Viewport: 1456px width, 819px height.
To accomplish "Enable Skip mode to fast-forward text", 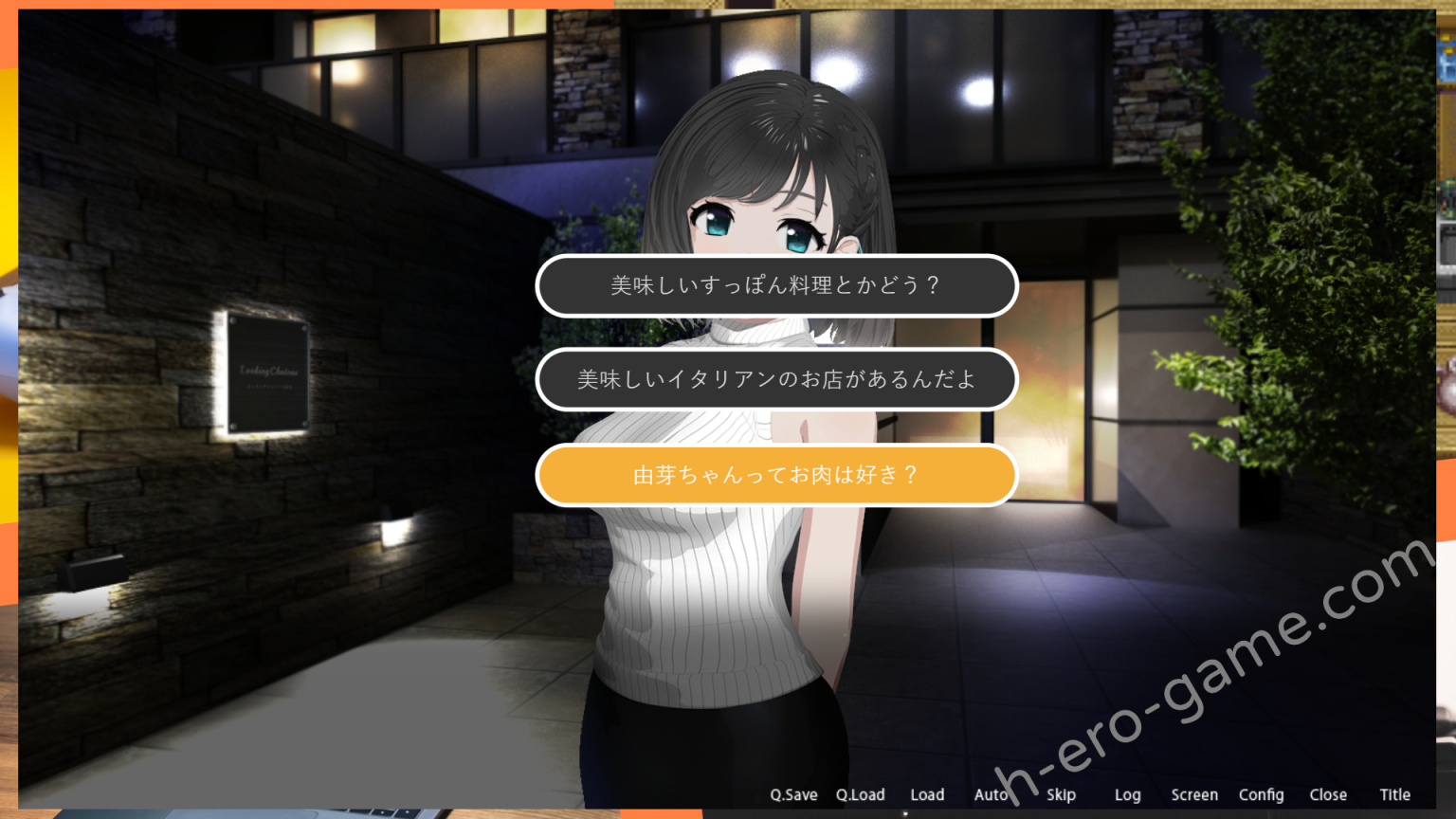I will [1060, 794].
